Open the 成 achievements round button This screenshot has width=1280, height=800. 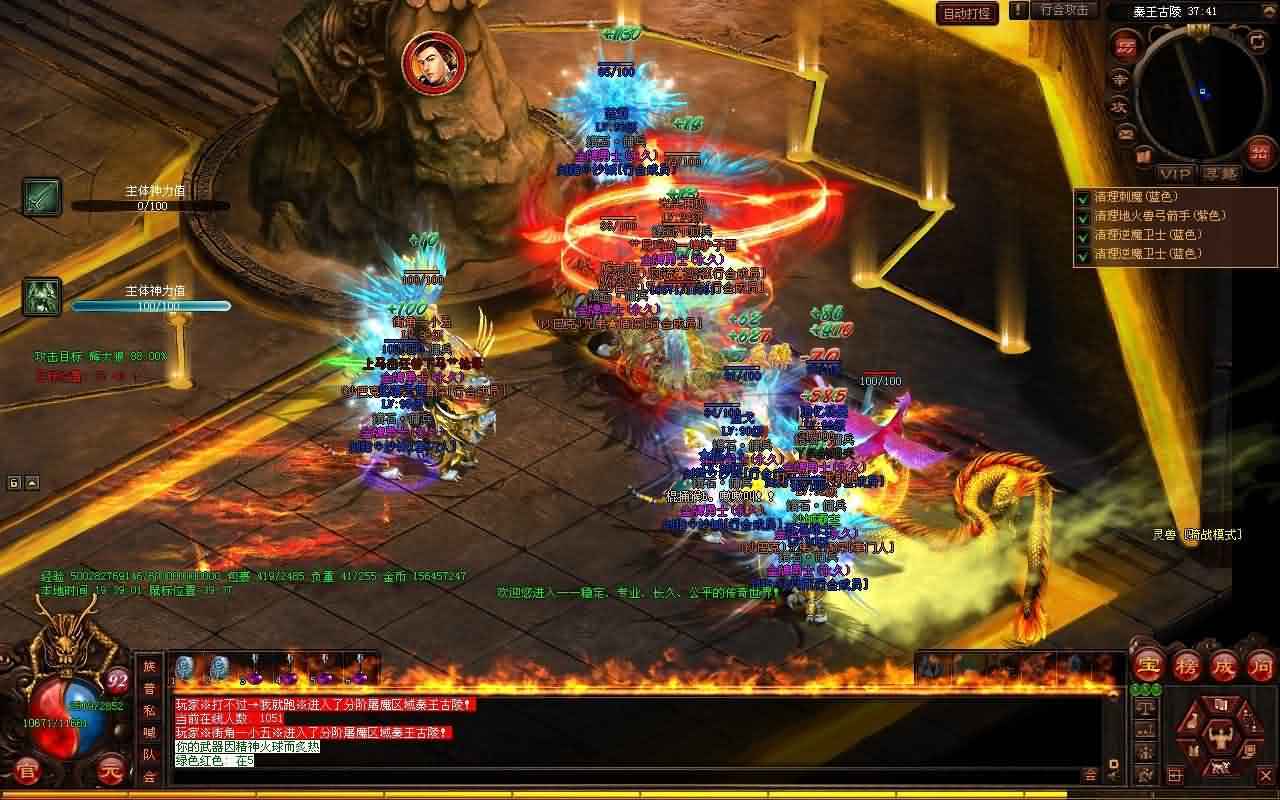pos(1223,664)
